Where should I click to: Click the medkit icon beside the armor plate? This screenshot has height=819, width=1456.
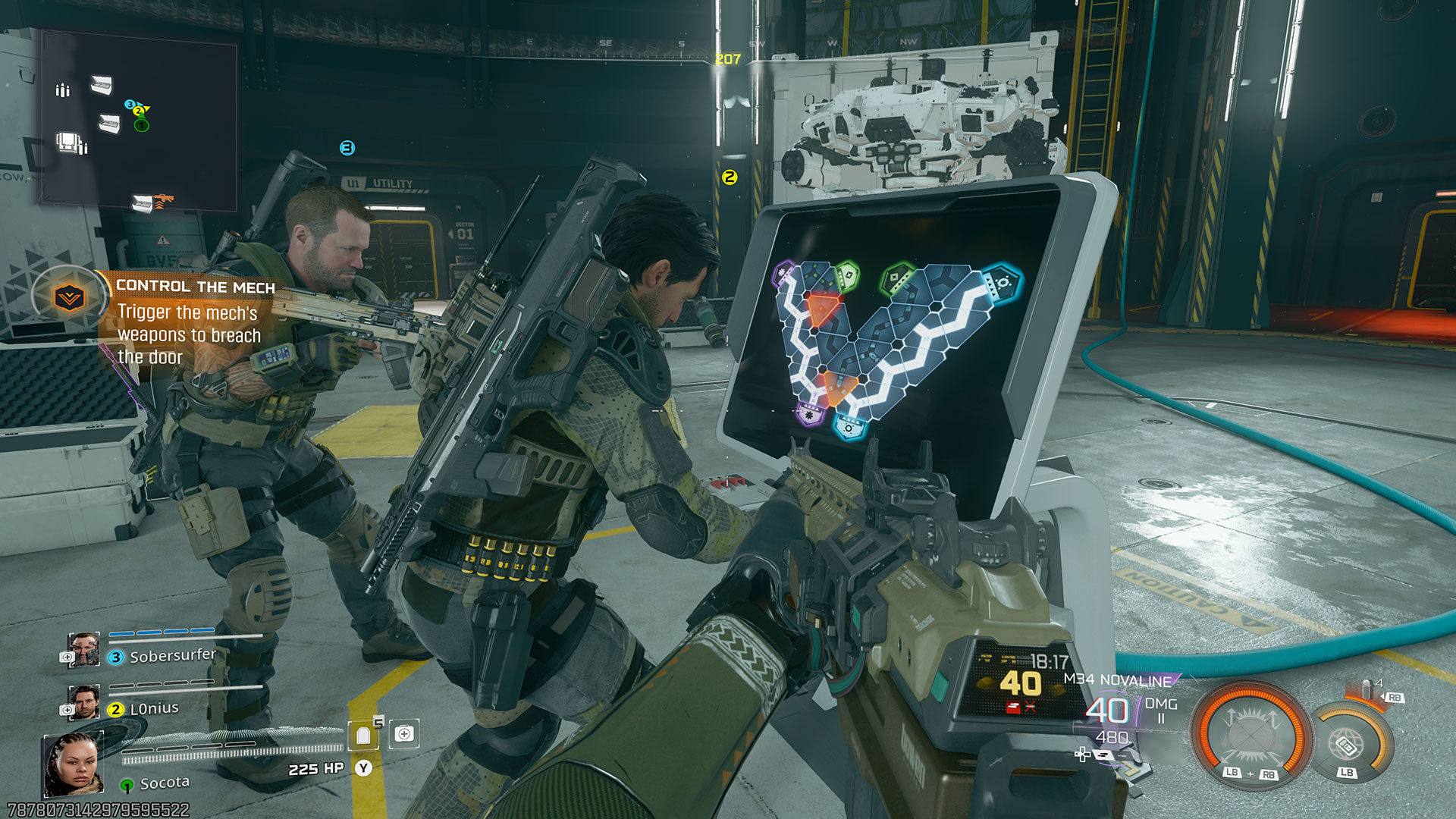(404, 733)
